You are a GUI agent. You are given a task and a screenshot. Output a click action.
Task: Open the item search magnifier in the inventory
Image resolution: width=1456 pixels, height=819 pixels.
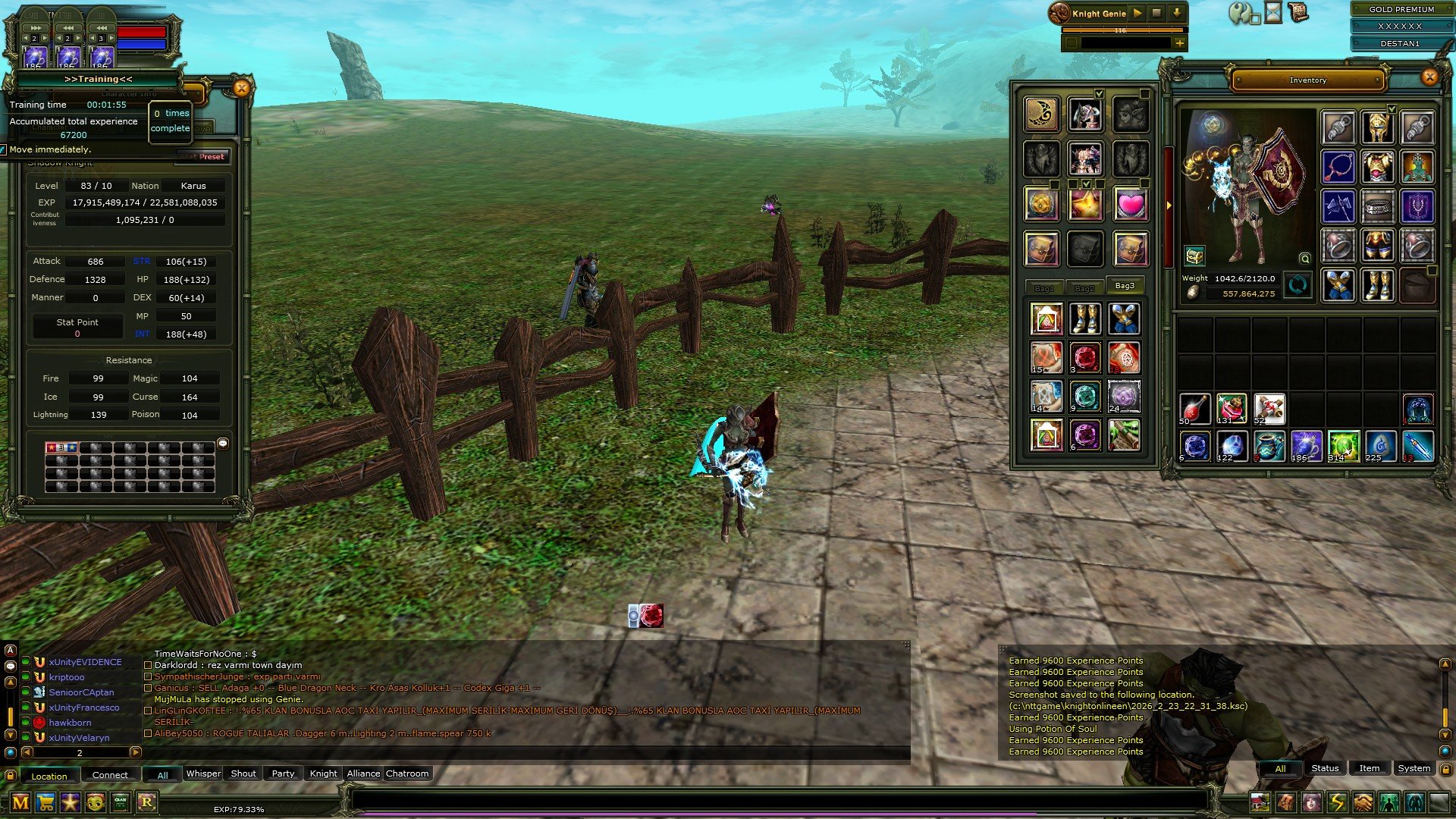tap(1305, 259)
